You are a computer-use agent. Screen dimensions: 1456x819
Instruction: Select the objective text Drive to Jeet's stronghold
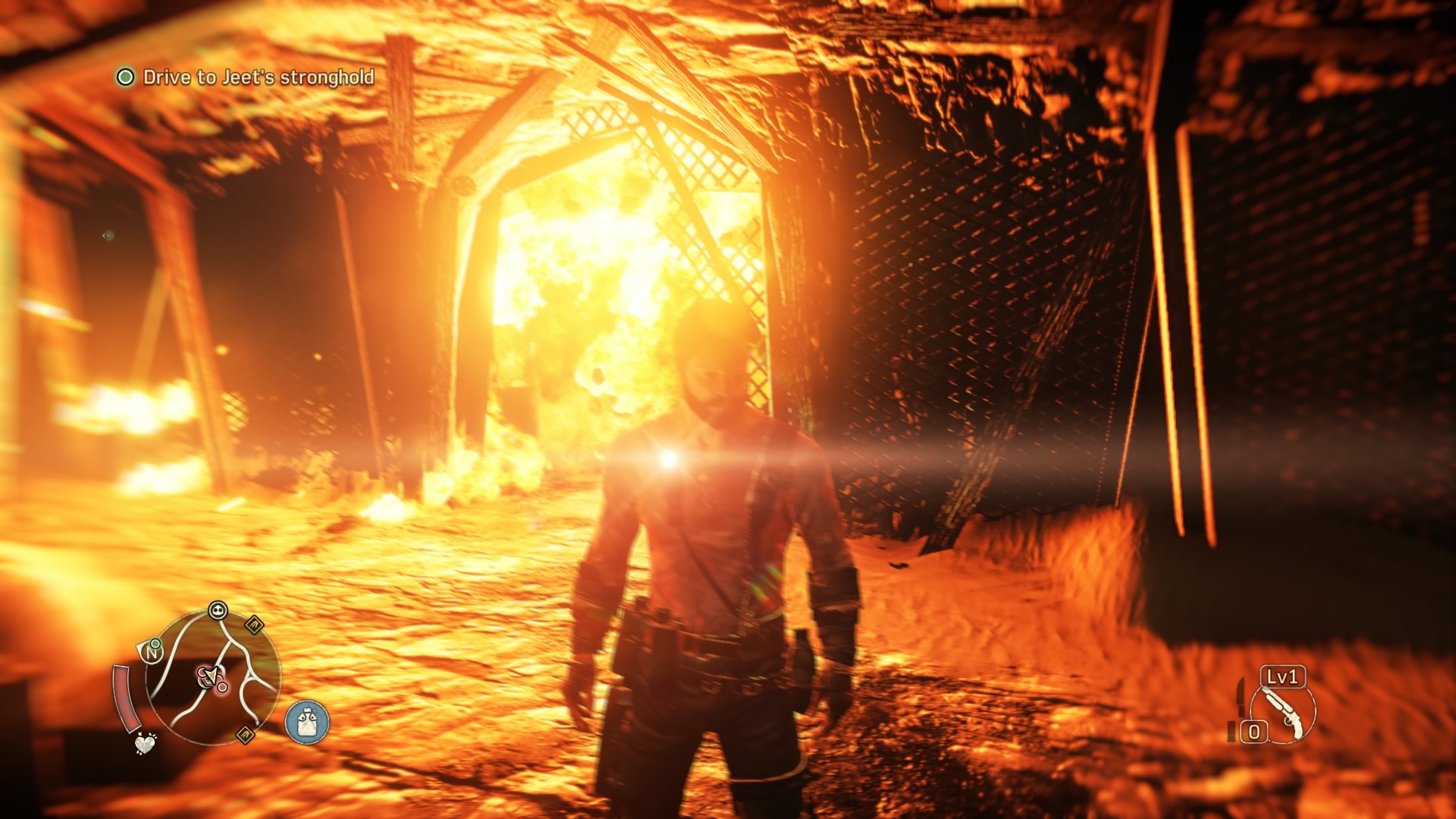[x=258, y=77]
